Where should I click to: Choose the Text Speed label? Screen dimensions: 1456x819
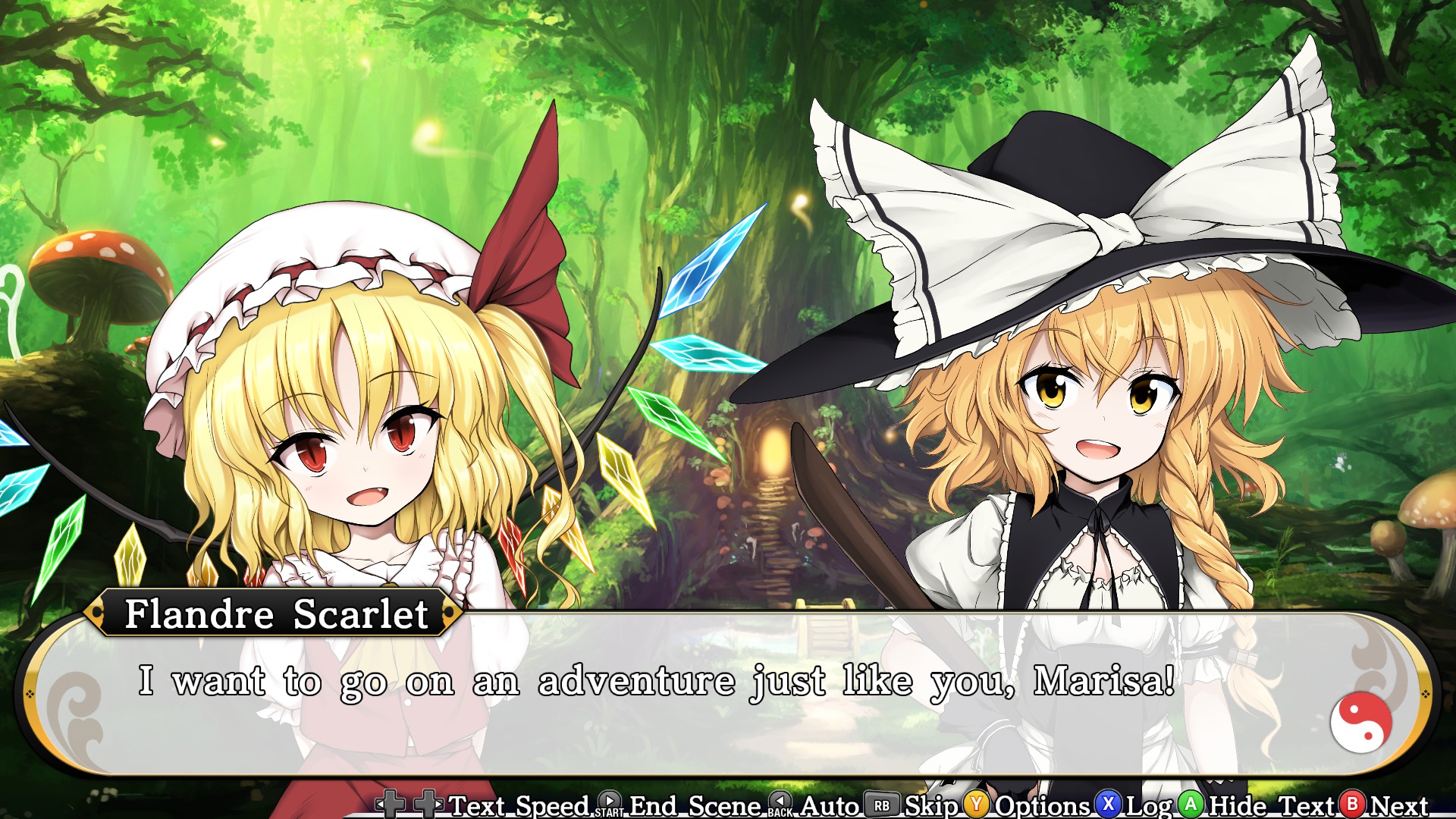click(x=519, y=805)
